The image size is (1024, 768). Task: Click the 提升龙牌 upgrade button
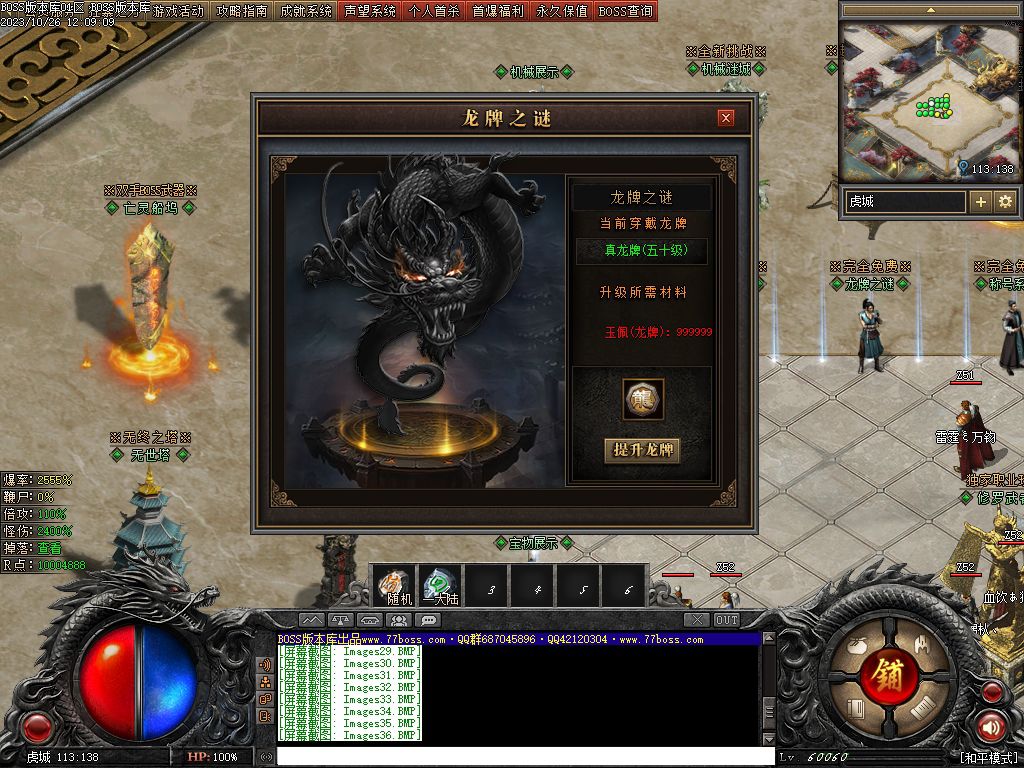pos(642,450)
